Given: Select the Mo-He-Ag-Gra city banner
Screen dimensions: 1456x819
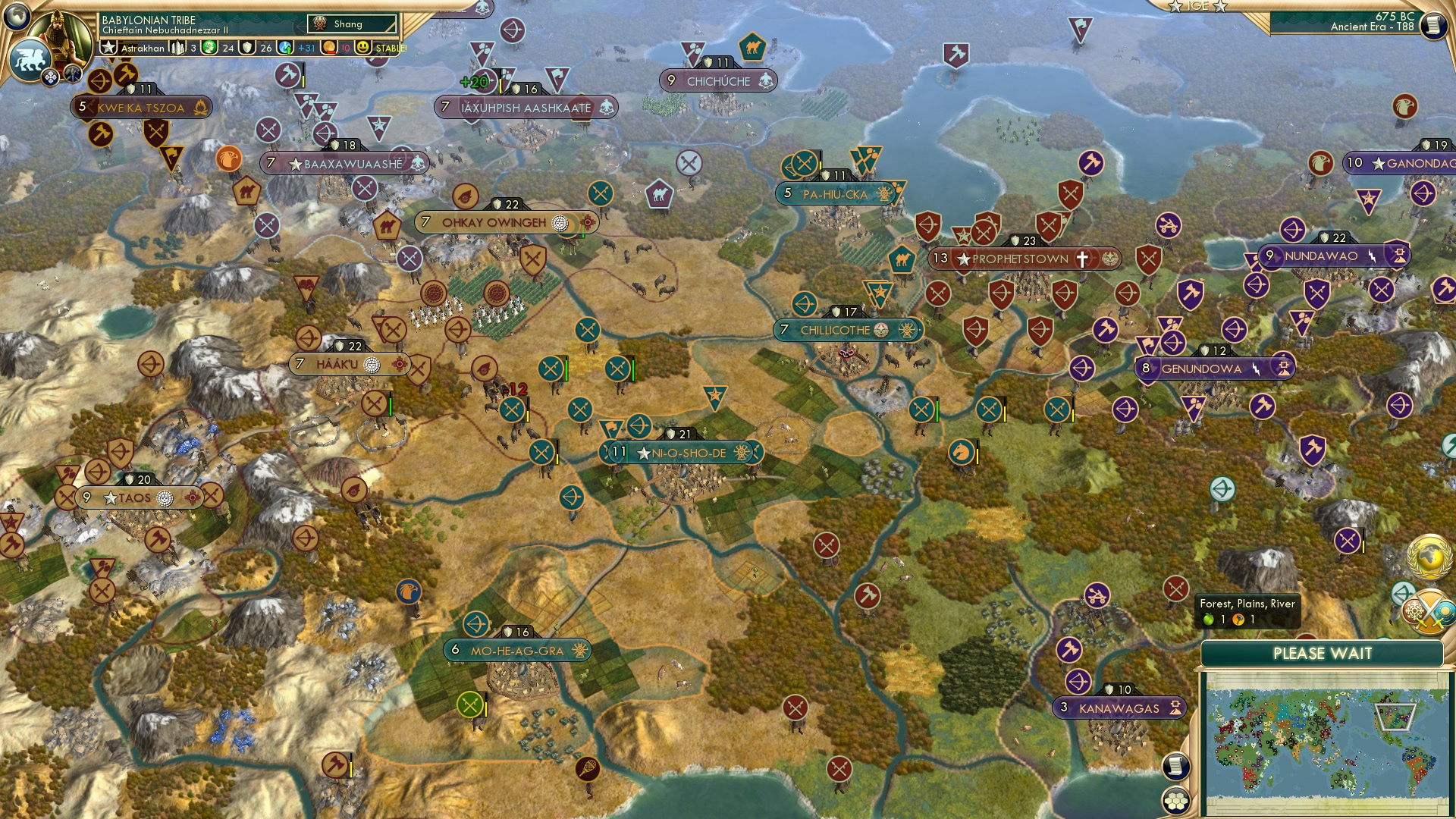Looking at the screenshot, I should [x=517, y=650].
